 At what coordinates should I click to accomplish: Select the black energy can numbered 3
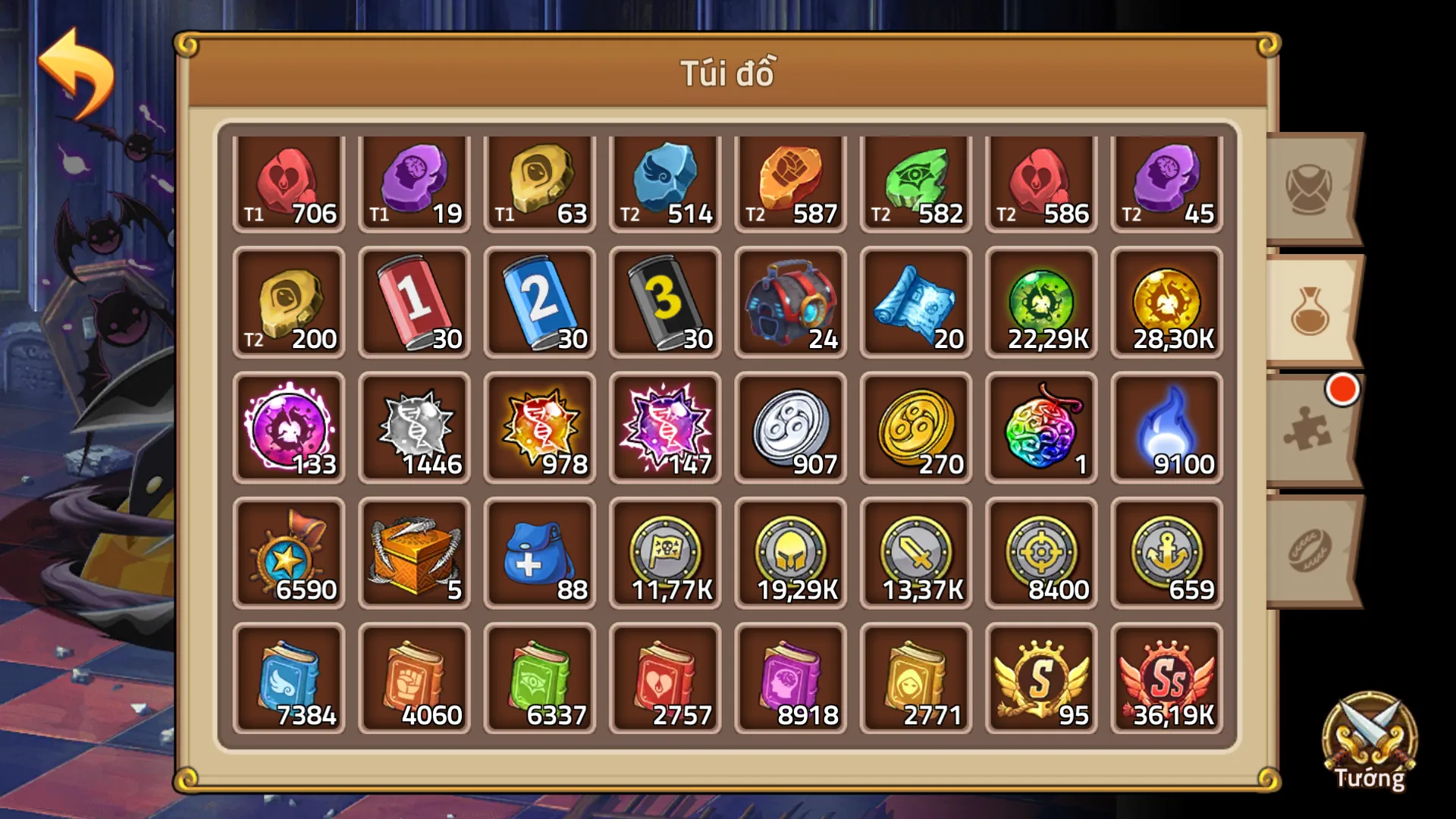point(666,303)
